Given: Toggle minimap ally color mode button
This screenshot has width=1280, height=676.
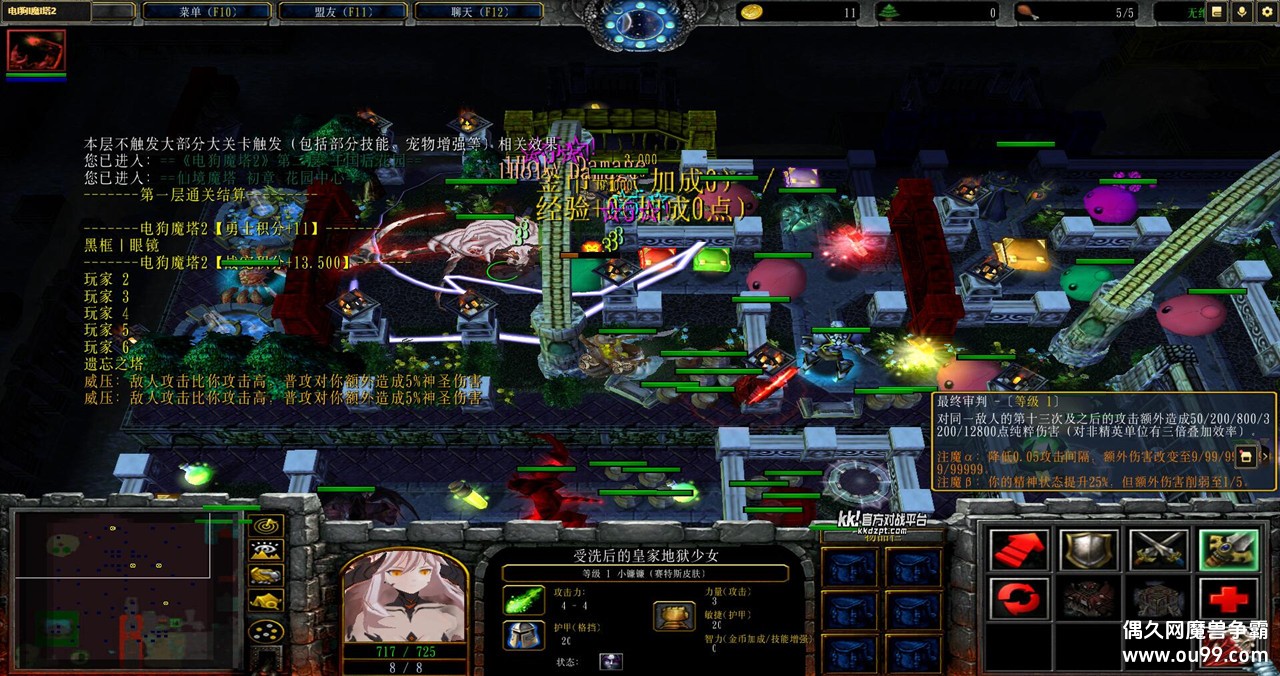Looking at the screenshot, I should (x=266, y=575).
